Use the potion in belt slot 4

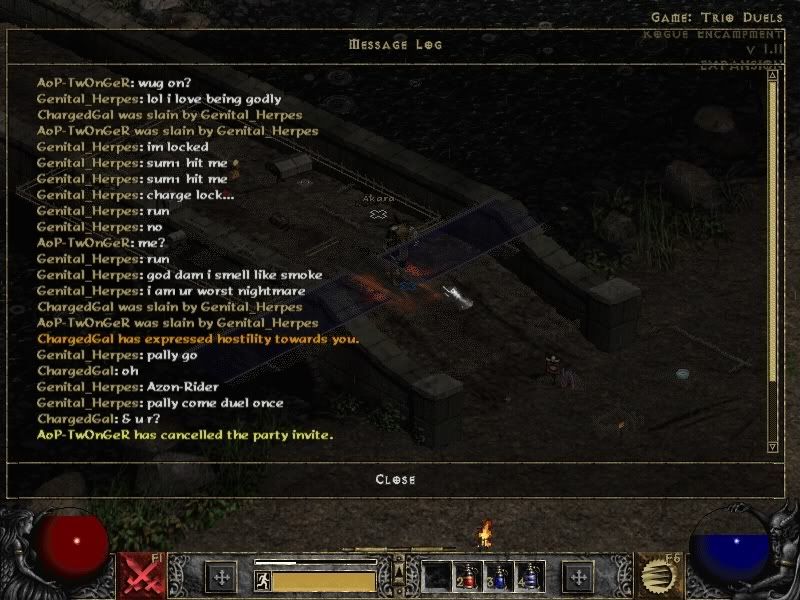(x=530, y=576)
